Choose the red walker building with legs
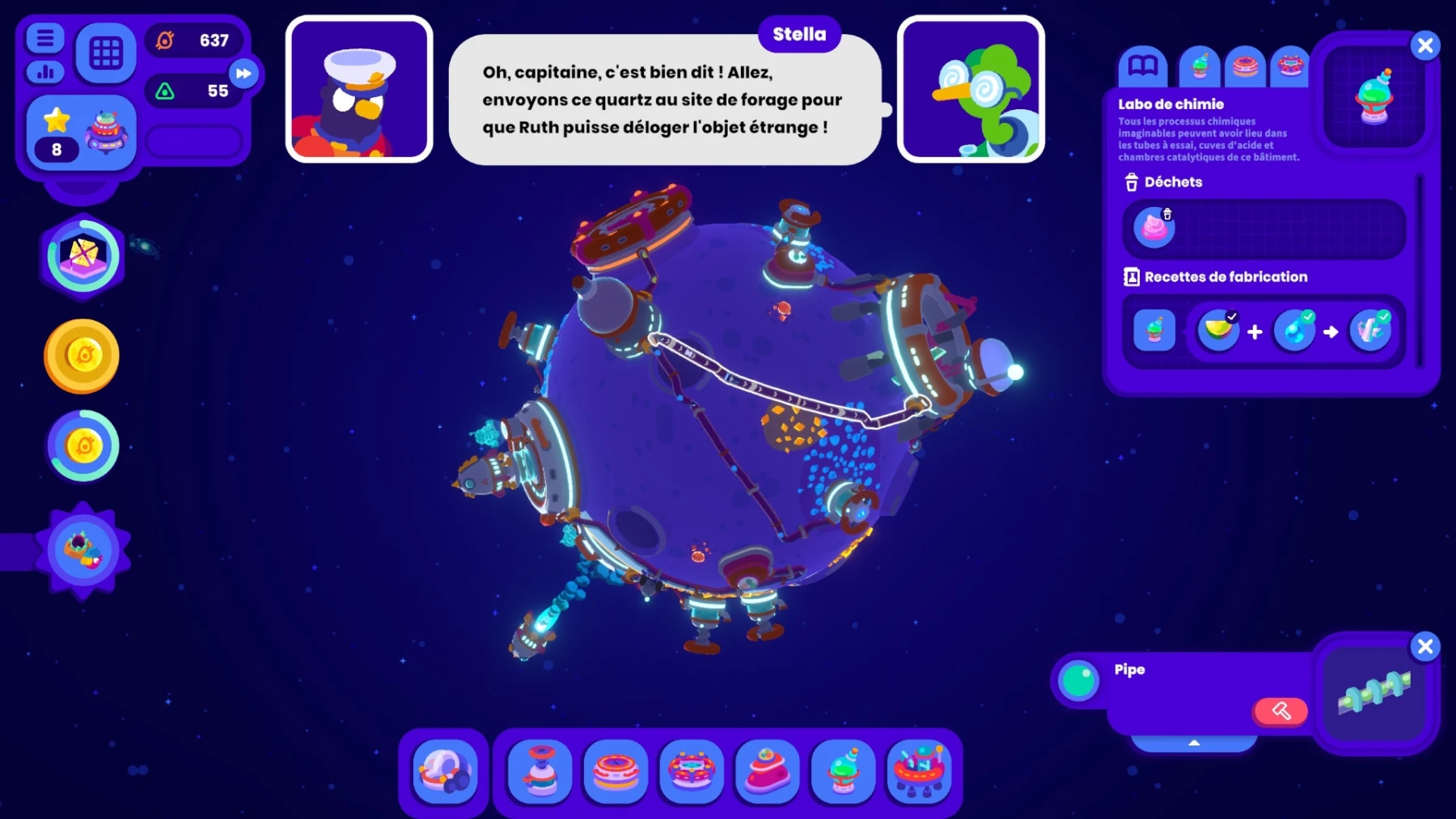Viewport: 1456px width, 819px height. point(919,771)
